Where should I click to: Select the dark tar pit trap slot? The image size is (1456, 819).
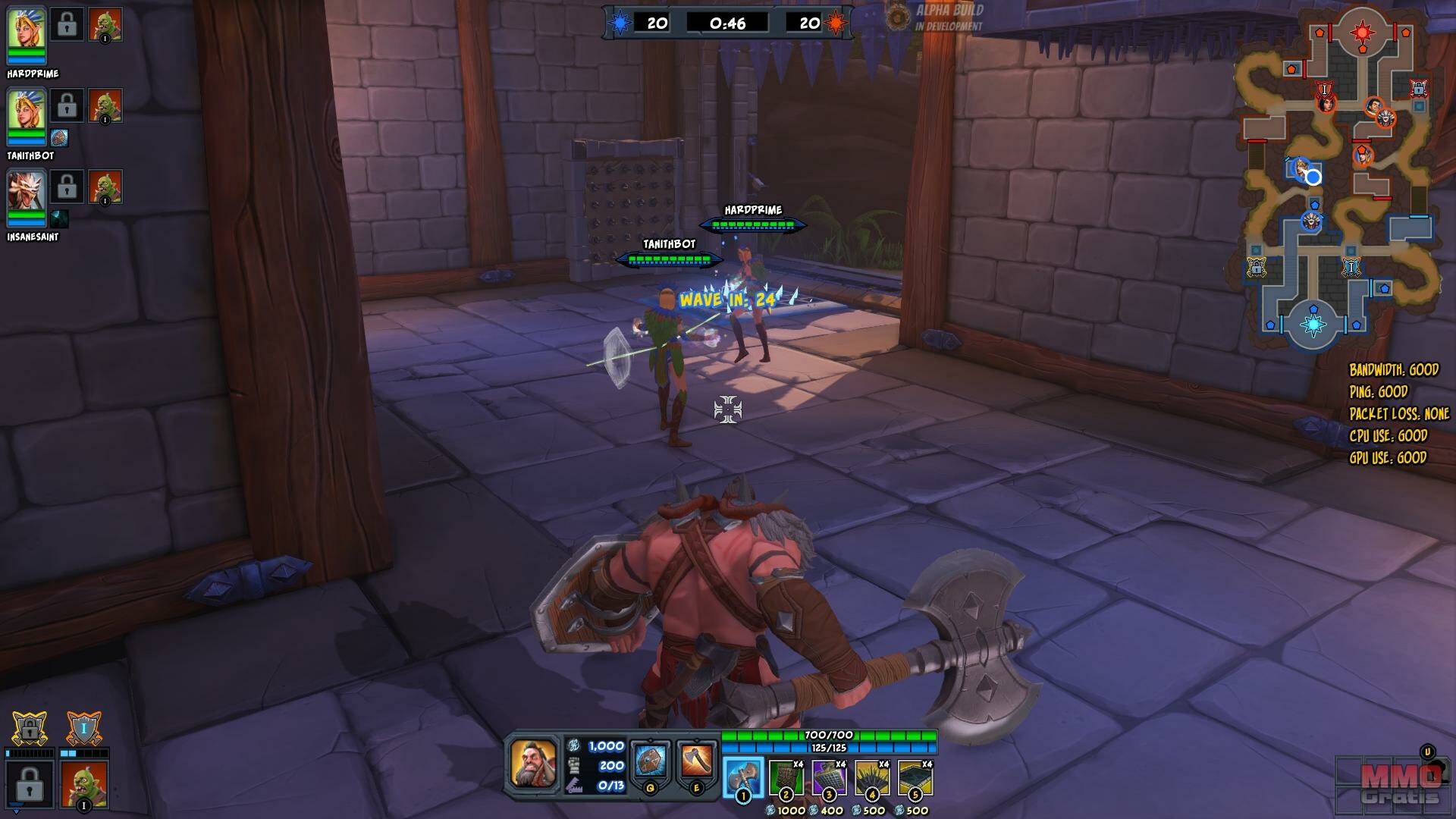click(x=915, y=778)
